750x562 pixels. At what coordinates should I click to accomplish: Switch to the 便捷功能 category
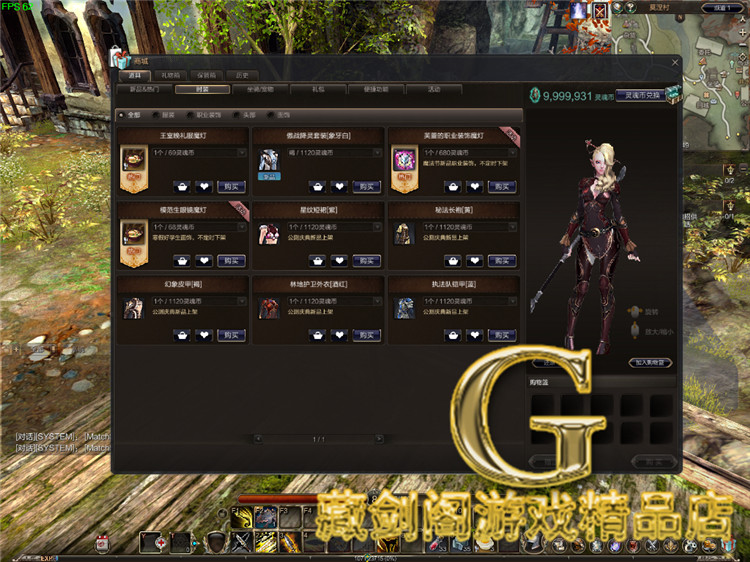[x=375, y=89]
